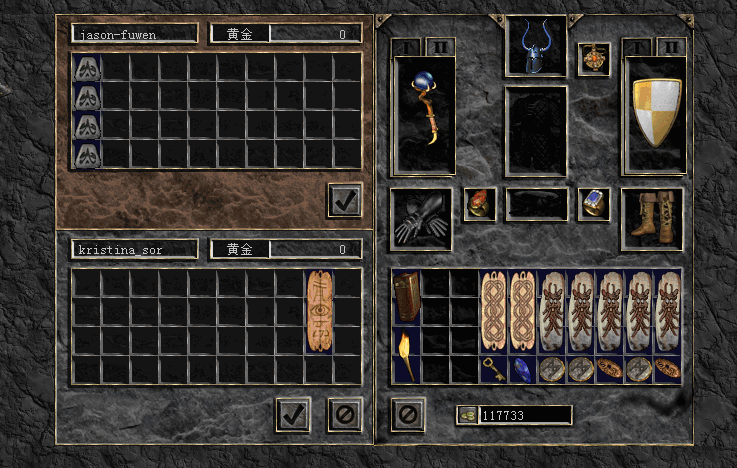The height and width of the screenshot is (468, 737).
Task: Cancel the trade beside the accept checkmark
Action: pos(345,414)
